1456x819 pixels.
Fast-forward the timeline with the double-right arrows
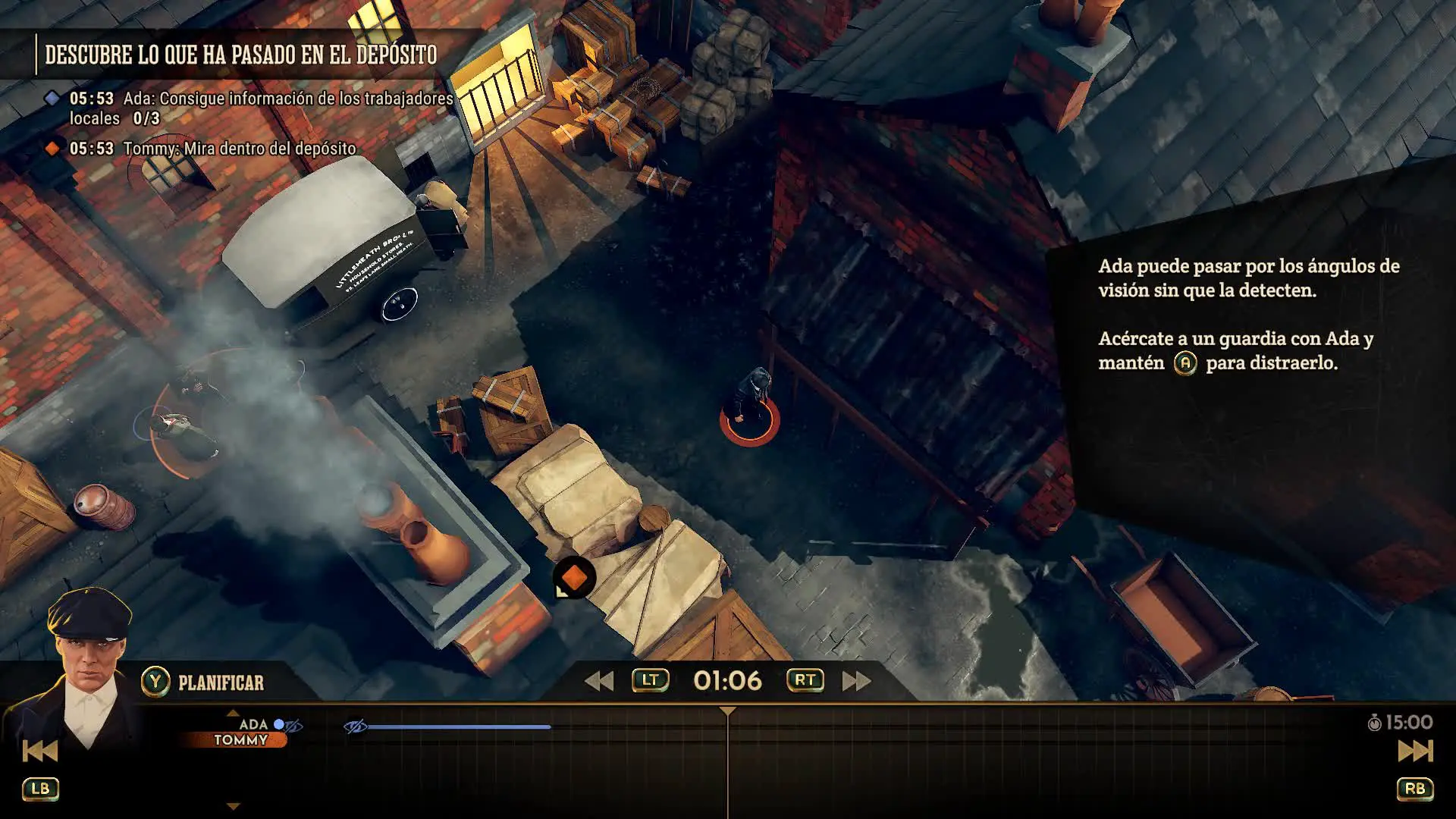point(857,681)
